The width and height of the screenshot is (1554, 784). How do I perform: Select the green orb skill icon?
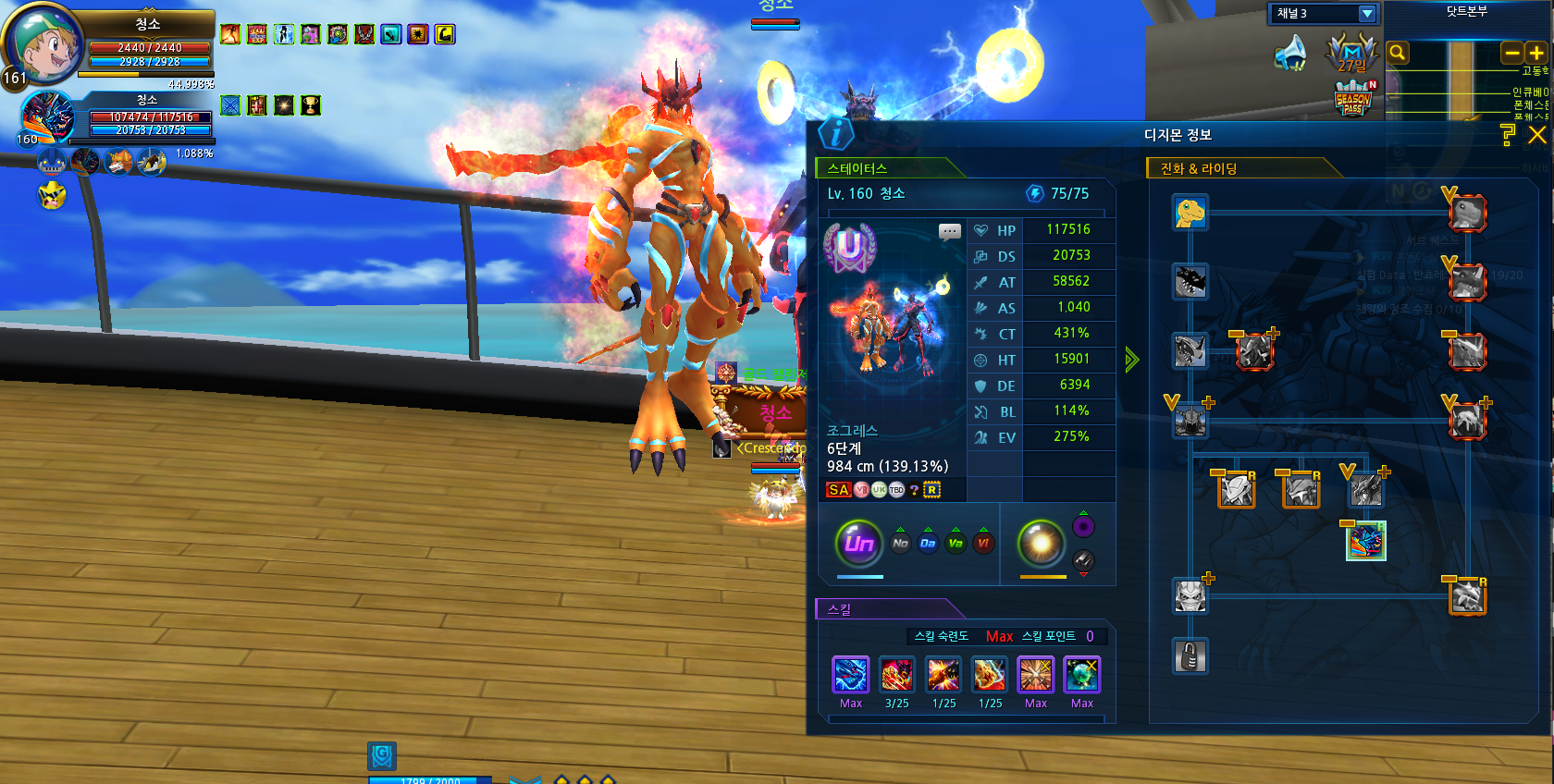click(x=1081, y=675)
